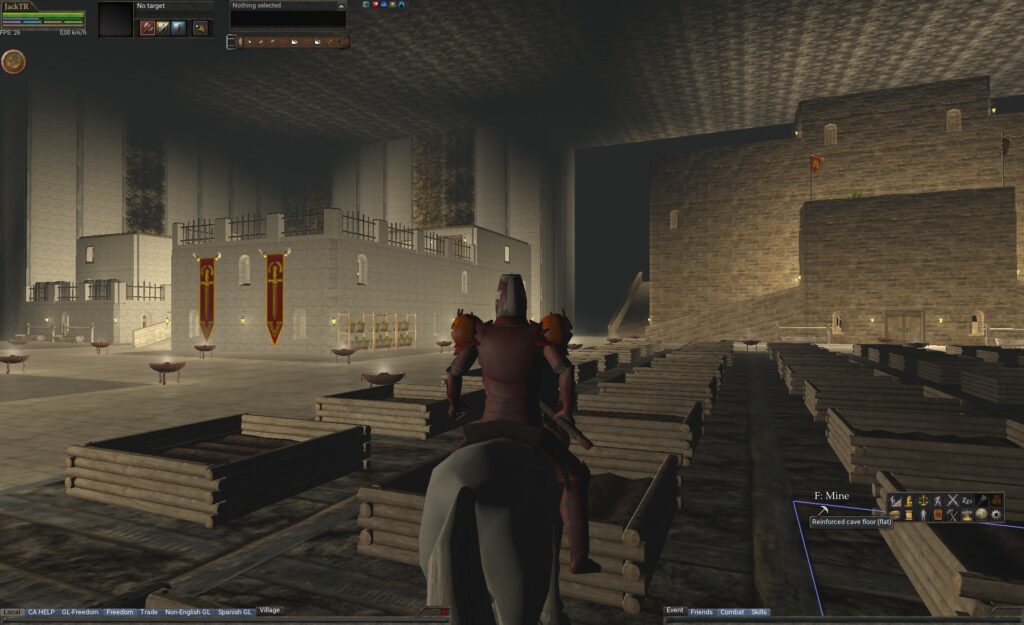
Task: Click the crossed swords icon
Action: [x=953, y=500]
